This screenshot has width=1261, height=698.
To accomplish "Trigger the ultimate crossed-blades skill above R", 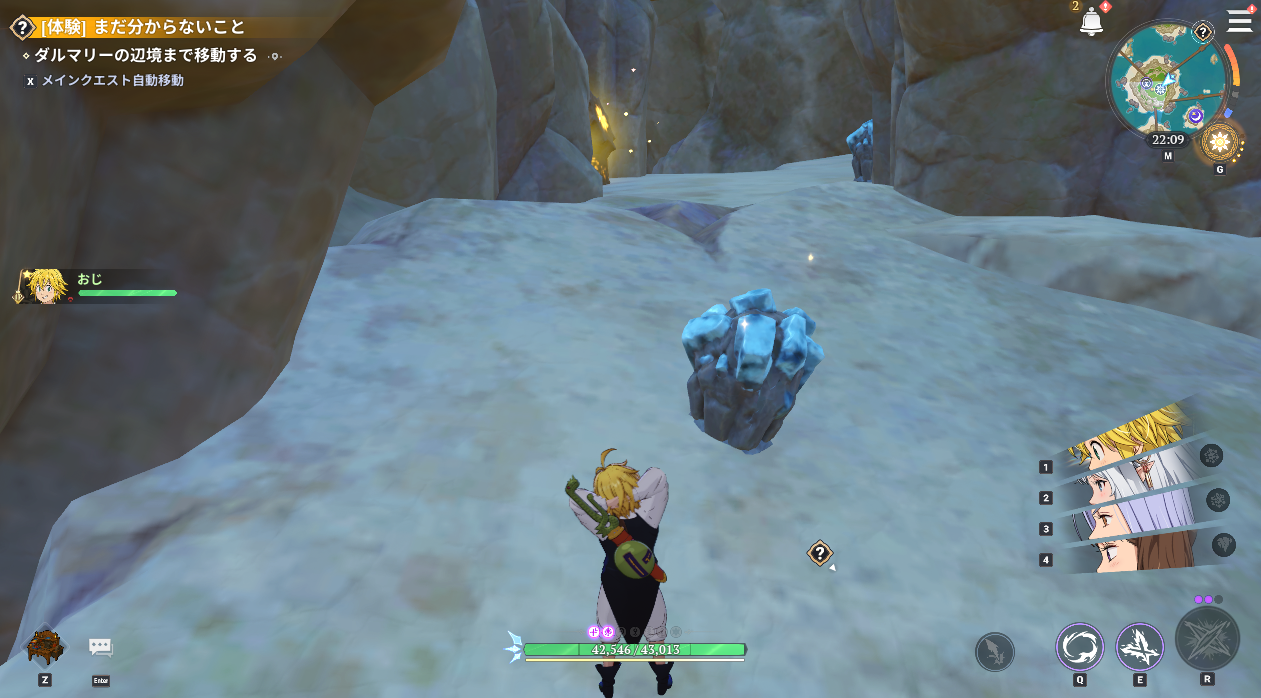I will click(1207, 638).
